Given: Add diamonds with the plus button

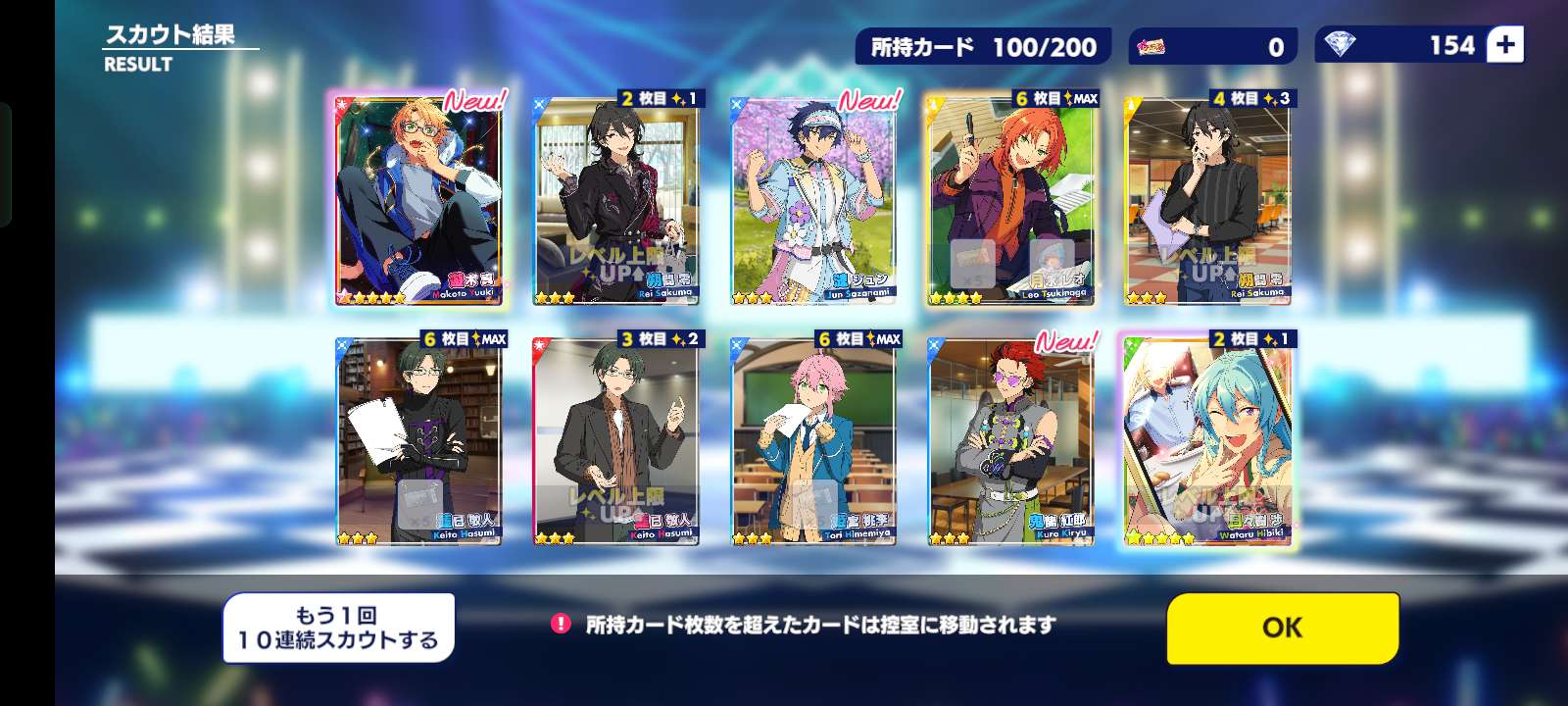Looking at the screenshot, I should [x=1505, y=45].
